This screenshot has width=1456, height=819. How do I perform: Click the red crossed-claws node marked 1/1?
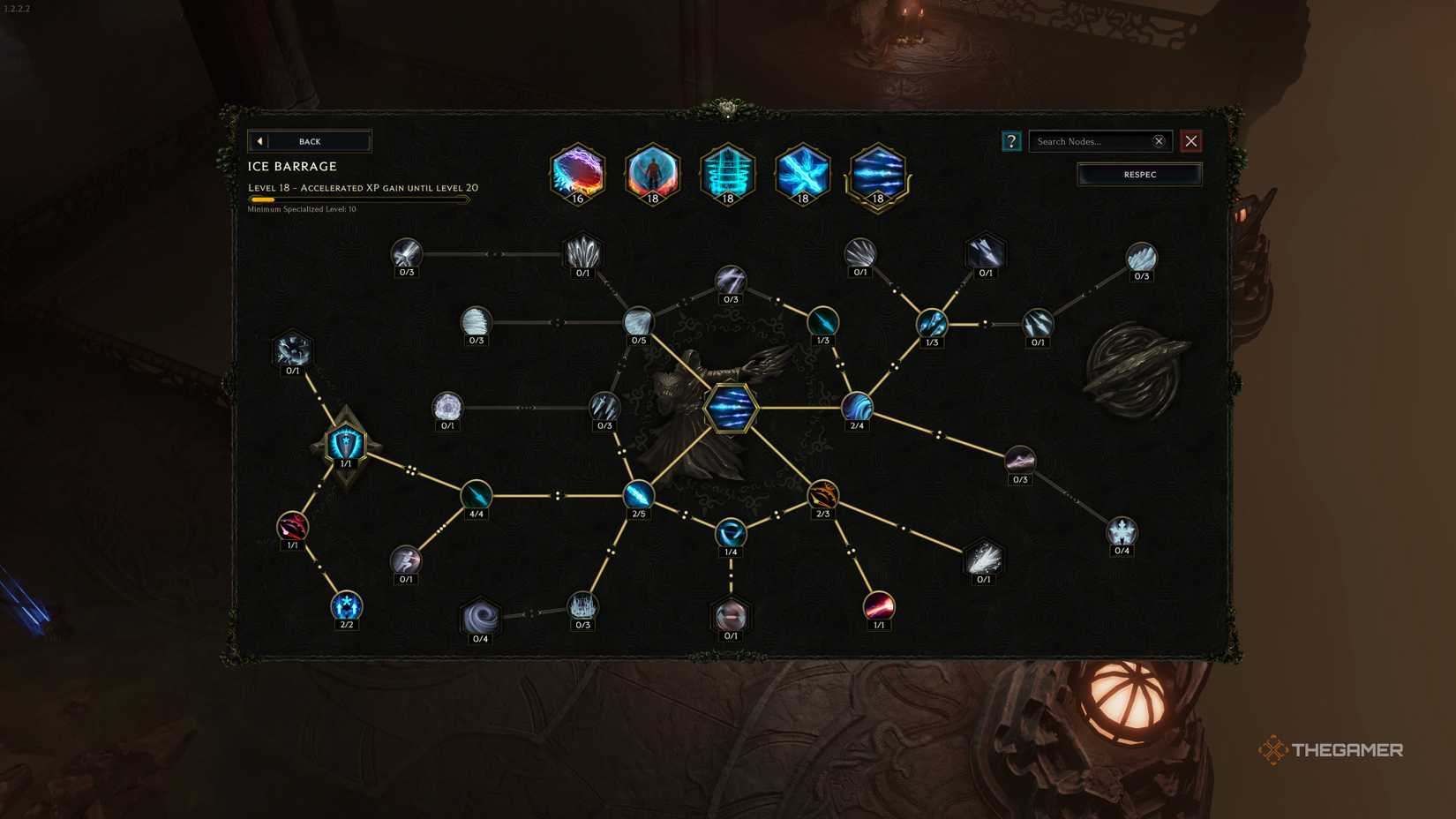tap(291, 524)
